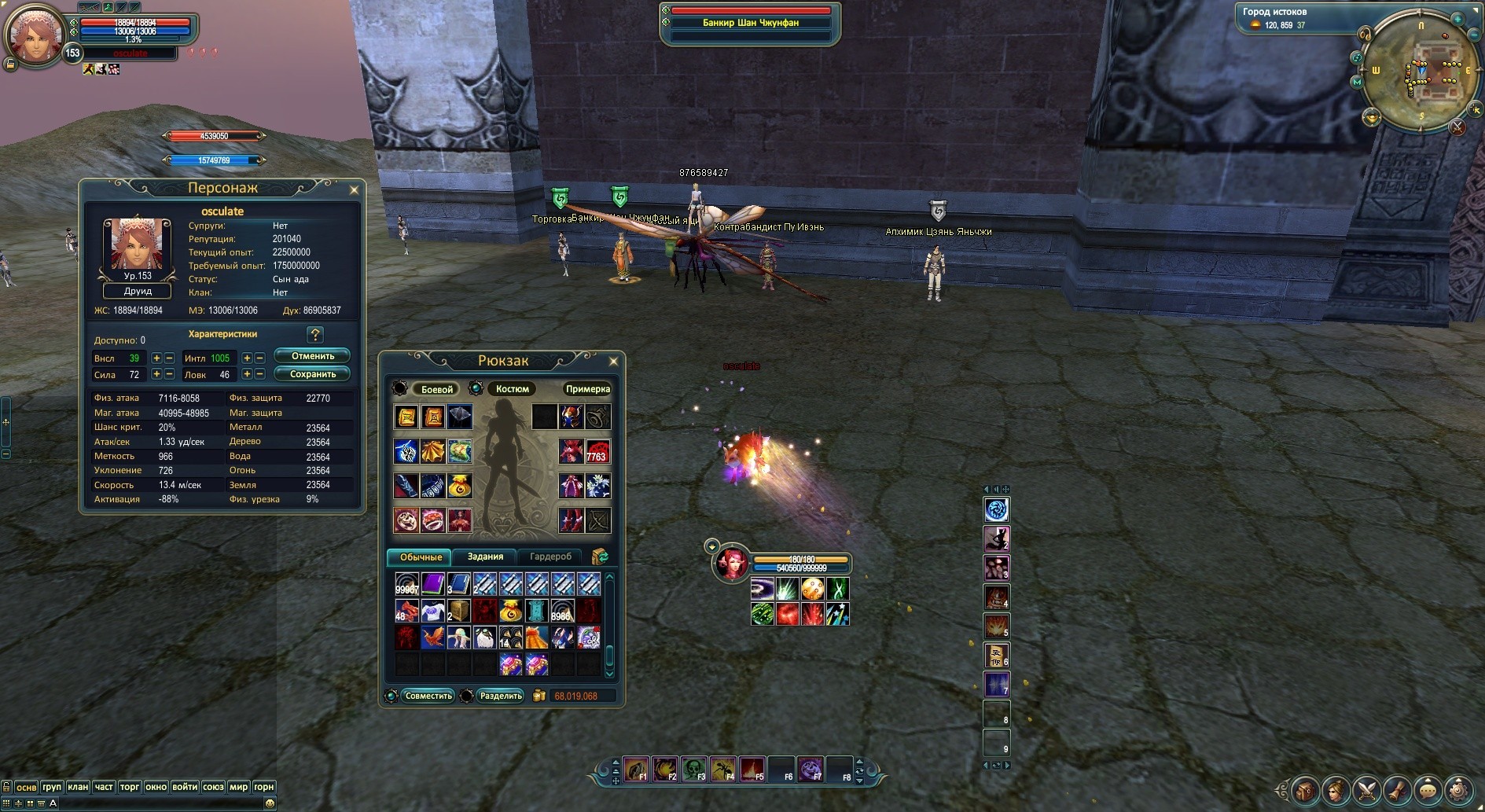
Task: Click the Отменить button
Action: click(312, 356)
